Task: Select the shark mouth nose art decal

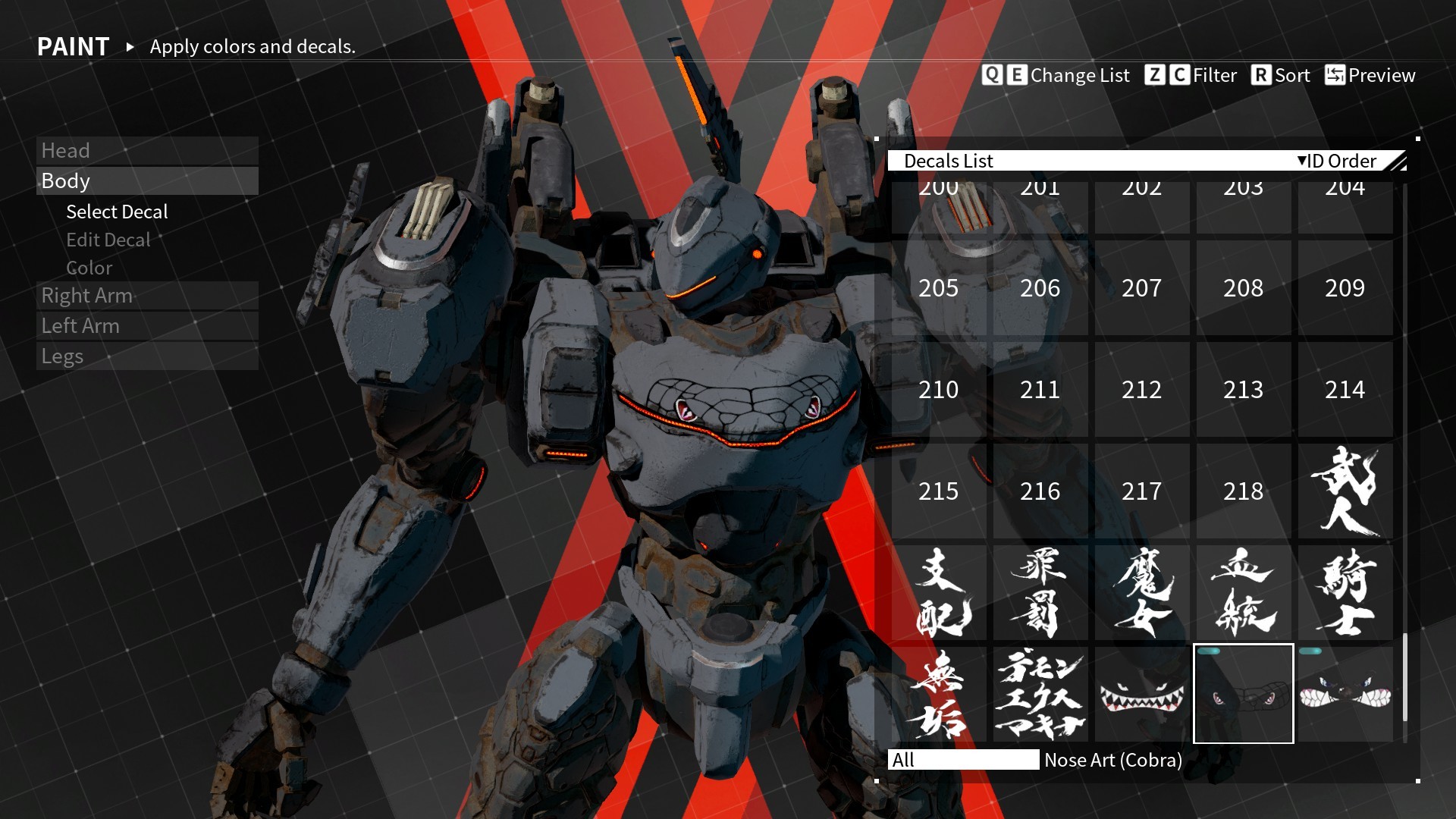Action: [x=1141, y=694]
